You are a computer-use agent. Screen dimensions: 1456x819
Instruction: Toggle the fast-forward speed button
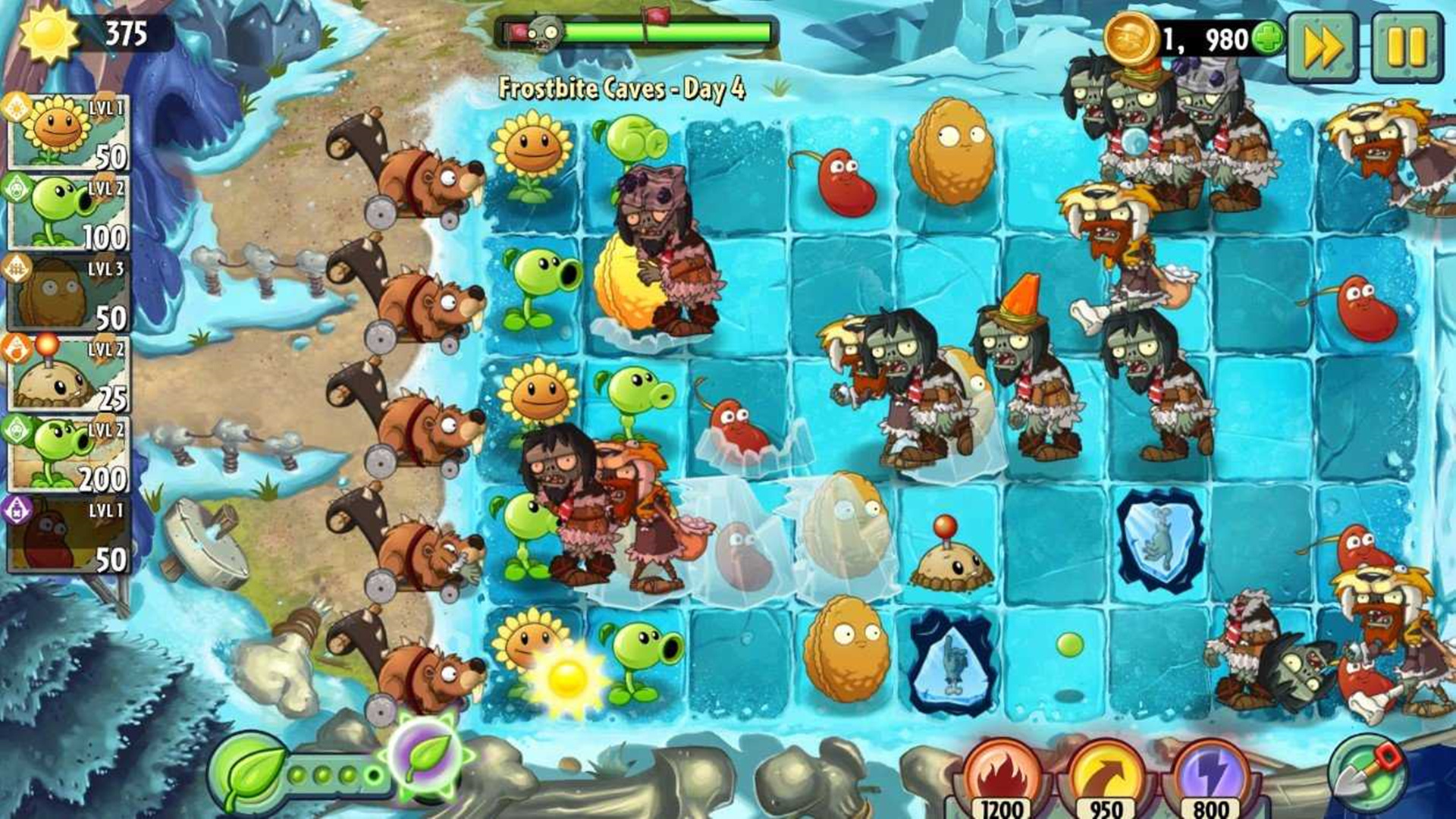click(x=1323, y=47)
